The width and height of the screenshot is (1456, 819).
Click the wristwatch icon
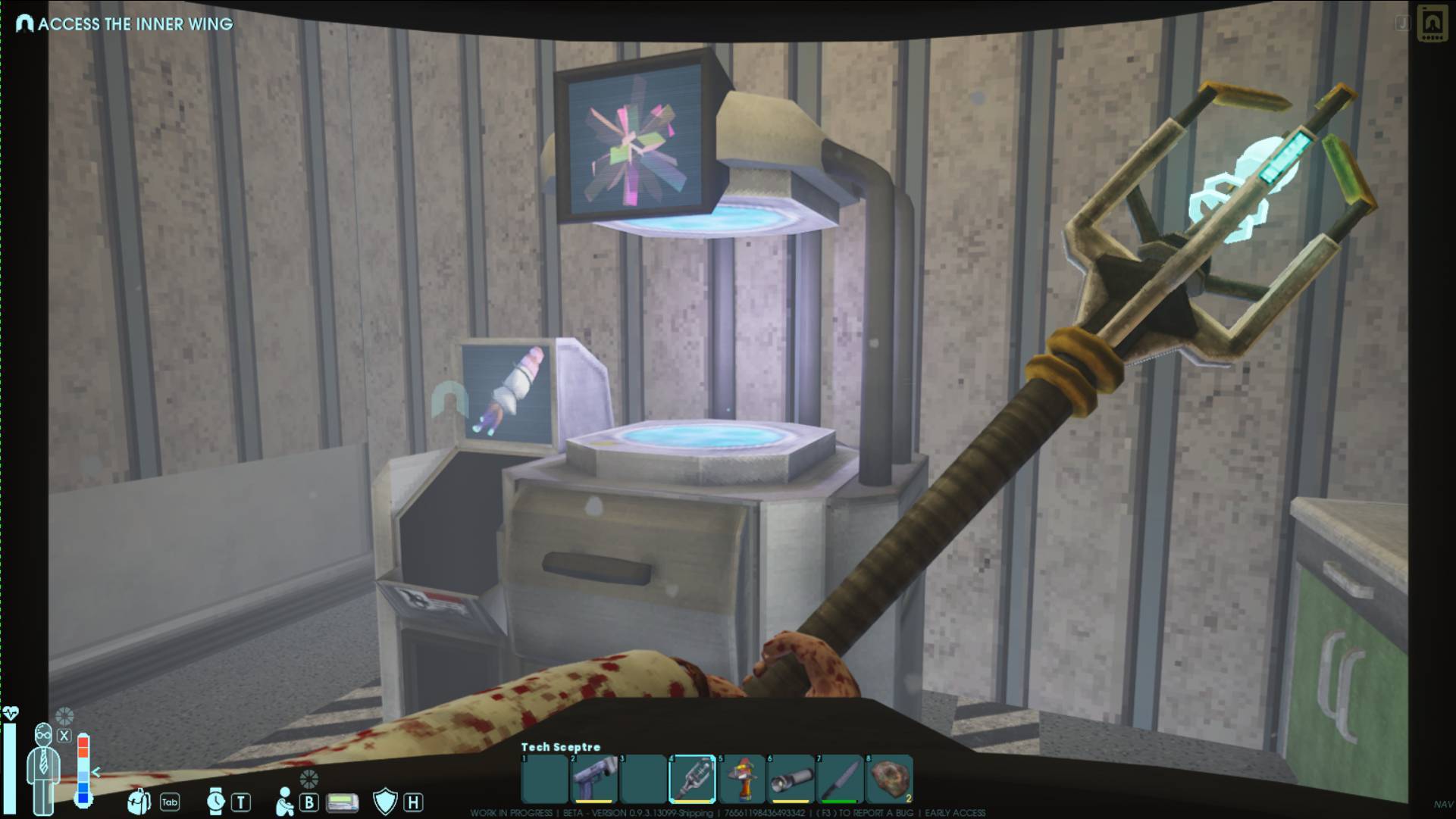click(216, 802)
